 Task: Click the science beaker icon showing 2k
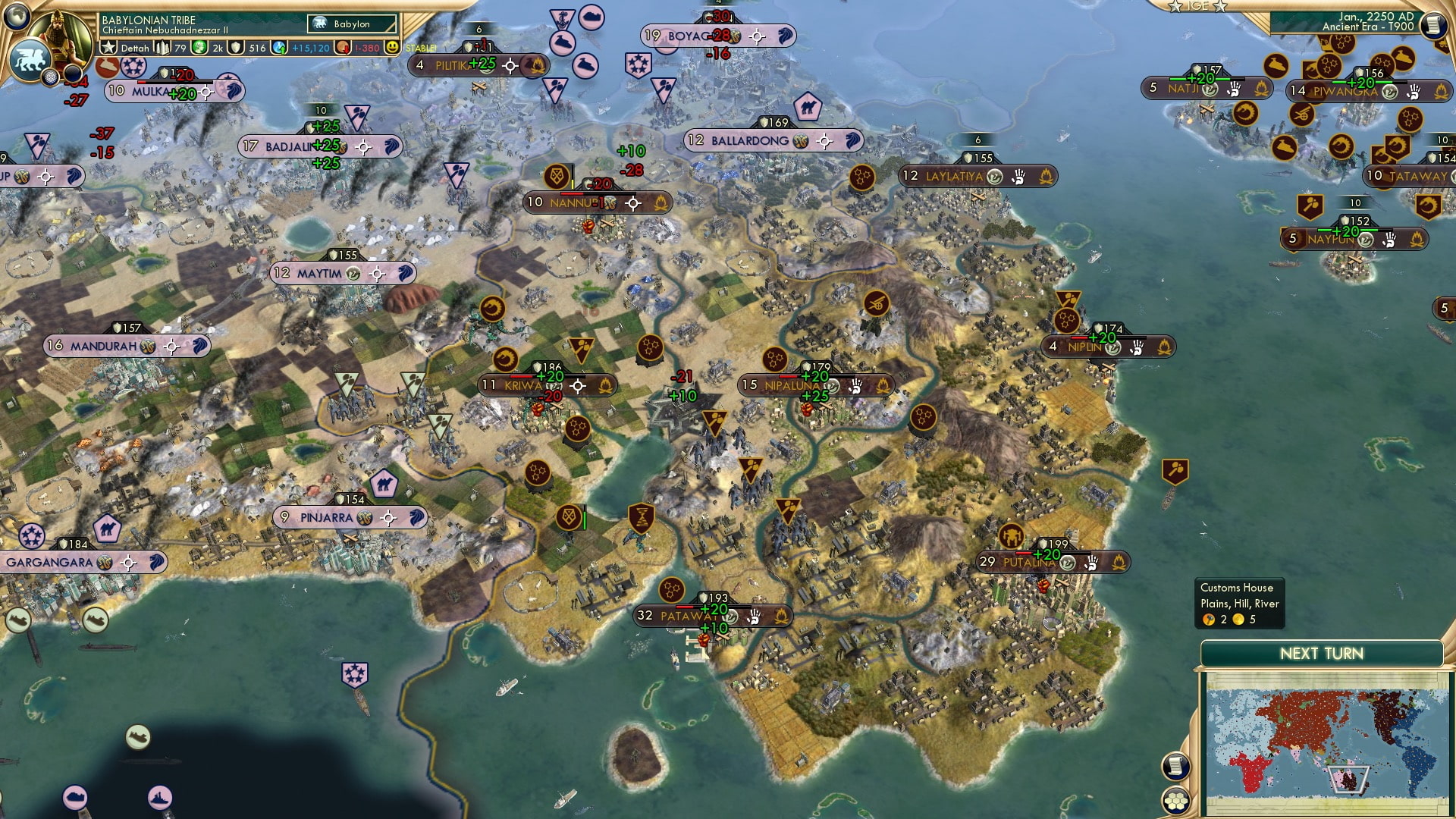click(x=199, y=48)
